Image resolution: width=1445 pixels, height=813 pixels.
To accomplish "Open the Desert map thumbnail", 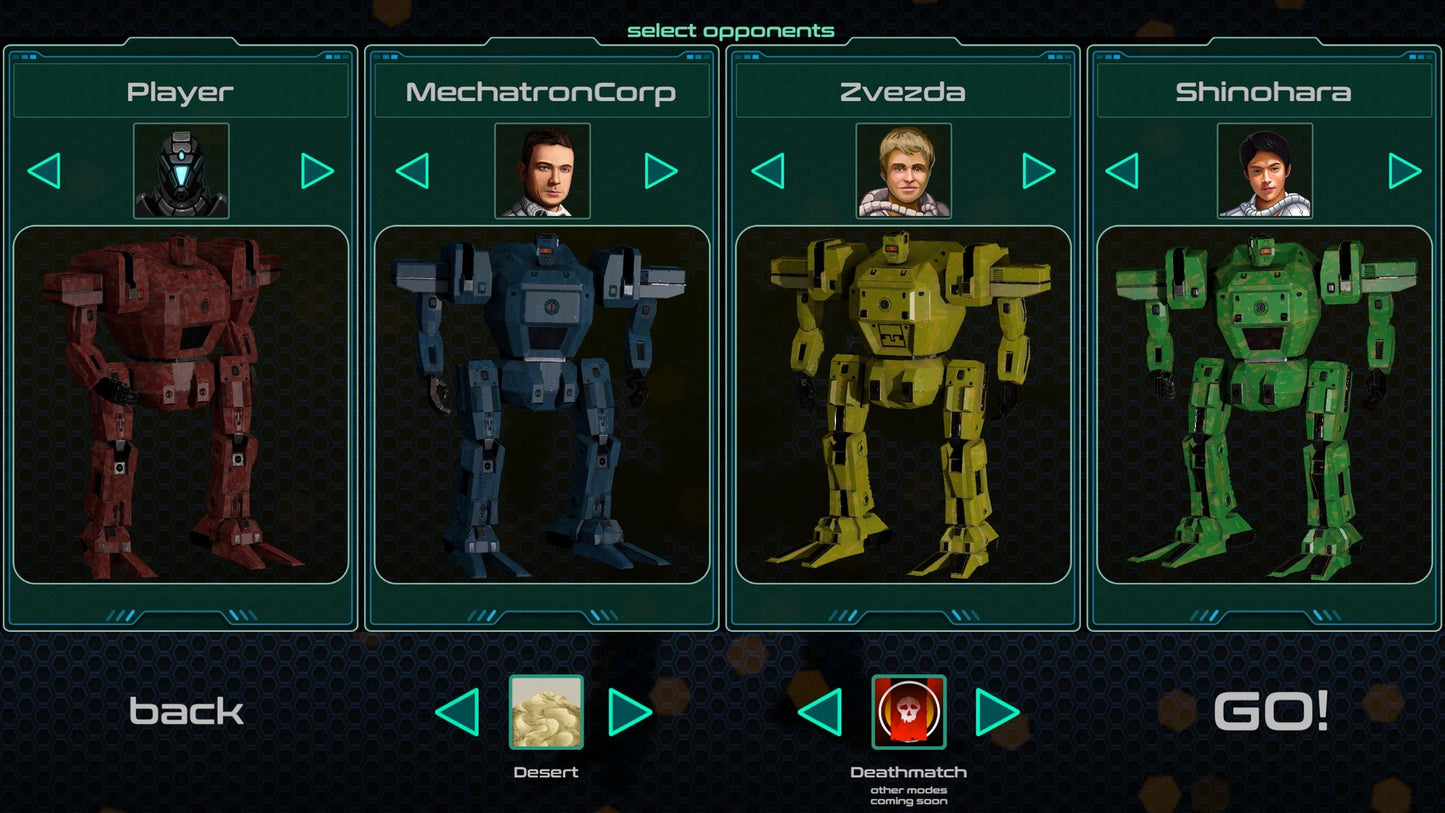I will (x=546, y=713).
